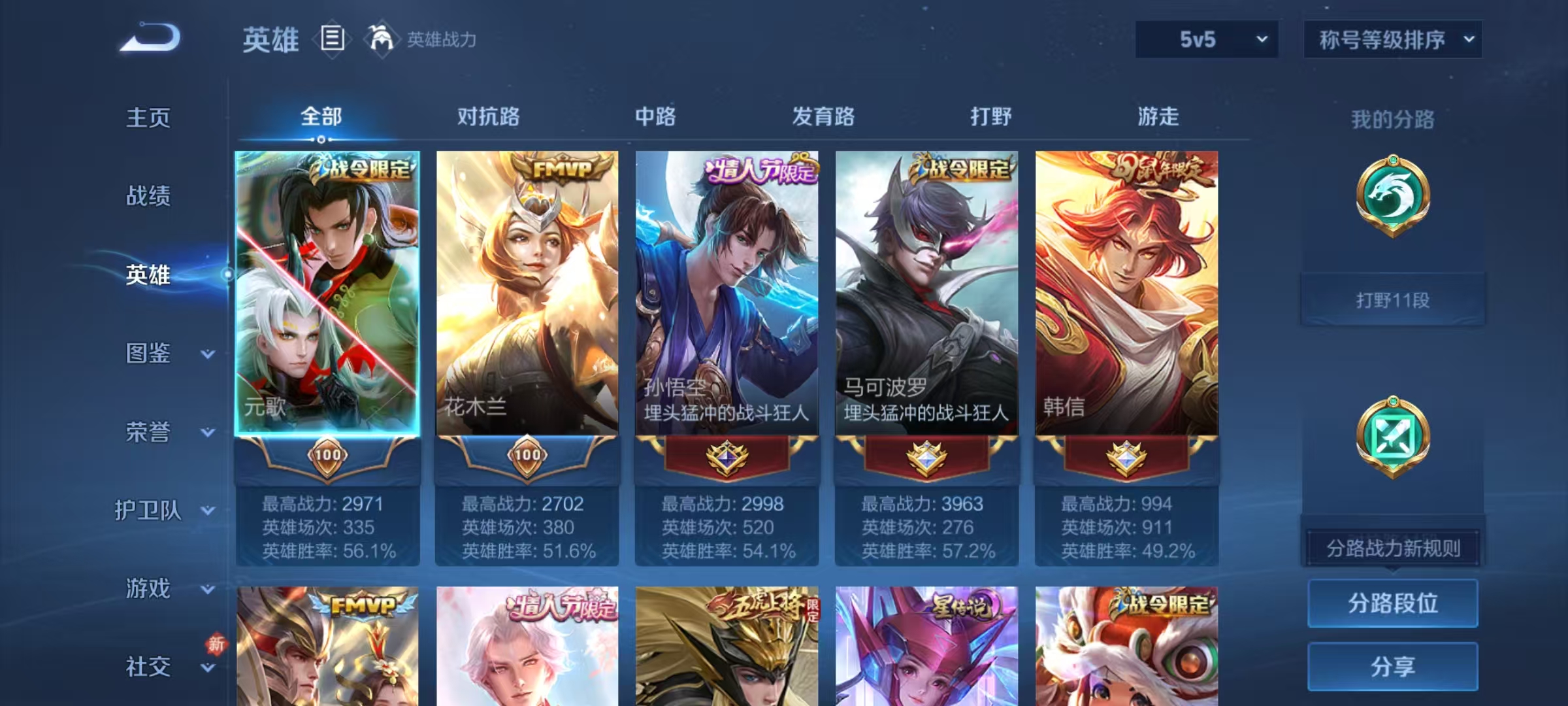The height and width of the screenshot is (706, 1568).
Task: Click the 分享 button
Action: pos(1393,665)
